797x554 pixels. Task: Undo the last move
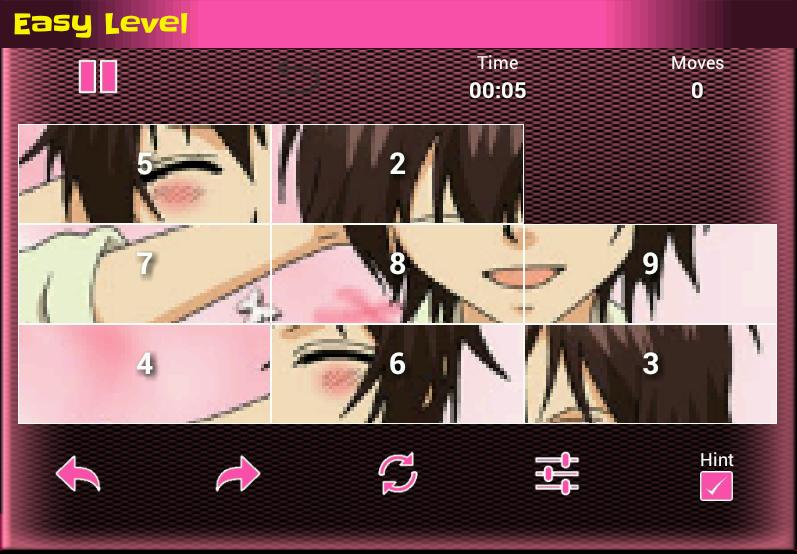78,474
